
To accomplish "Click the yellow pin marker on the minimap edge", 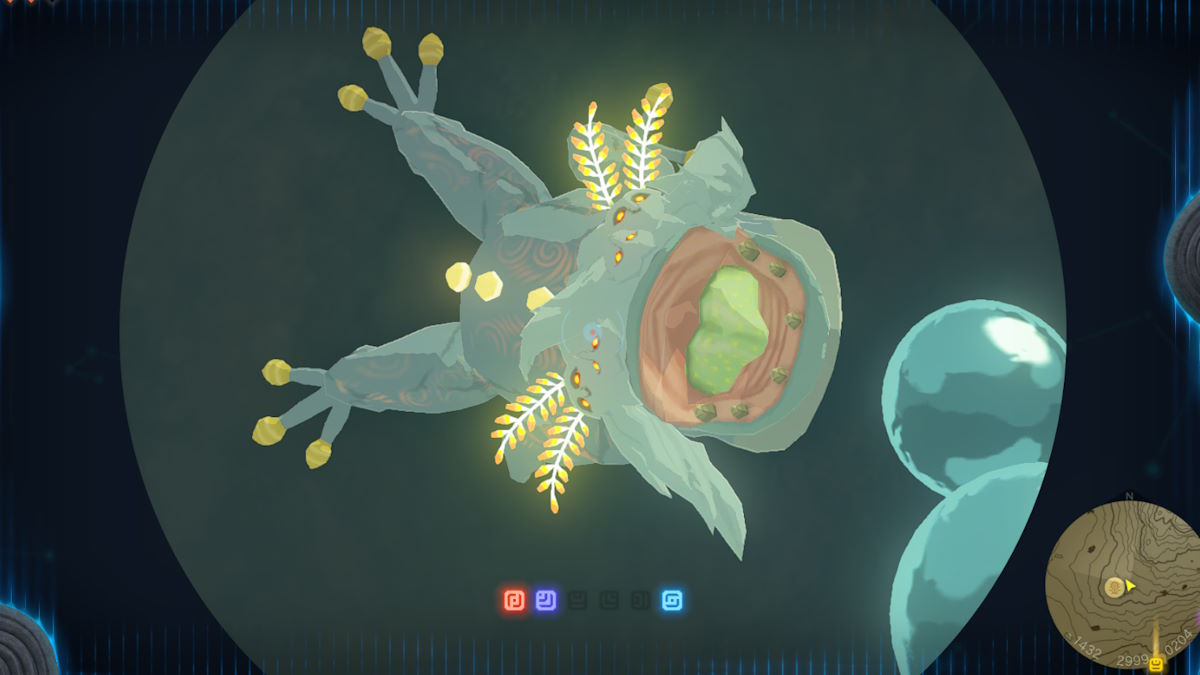I will pos(1156,664).
